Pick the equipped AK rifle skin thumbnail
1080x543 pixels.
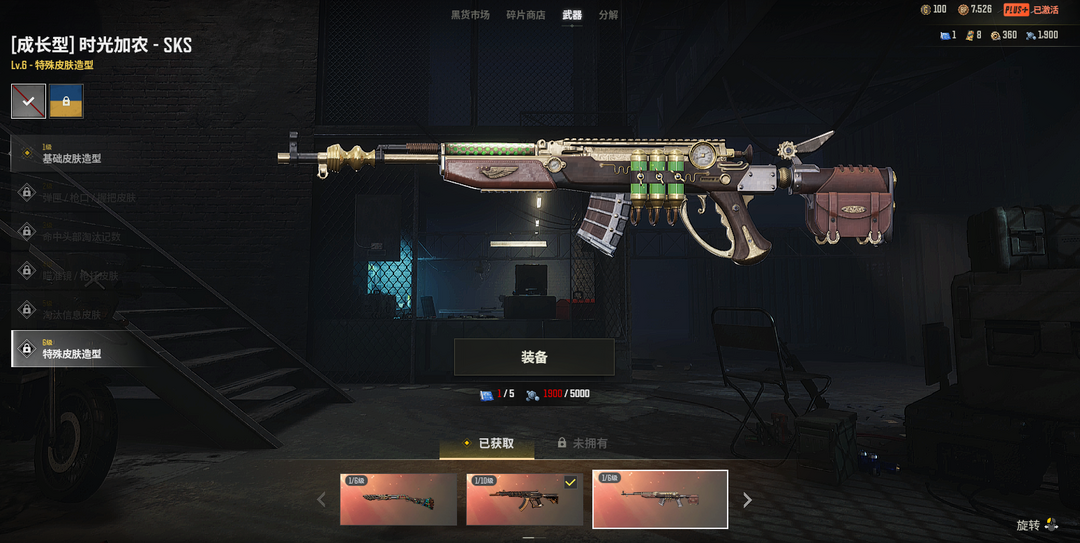tap(524, 499)
